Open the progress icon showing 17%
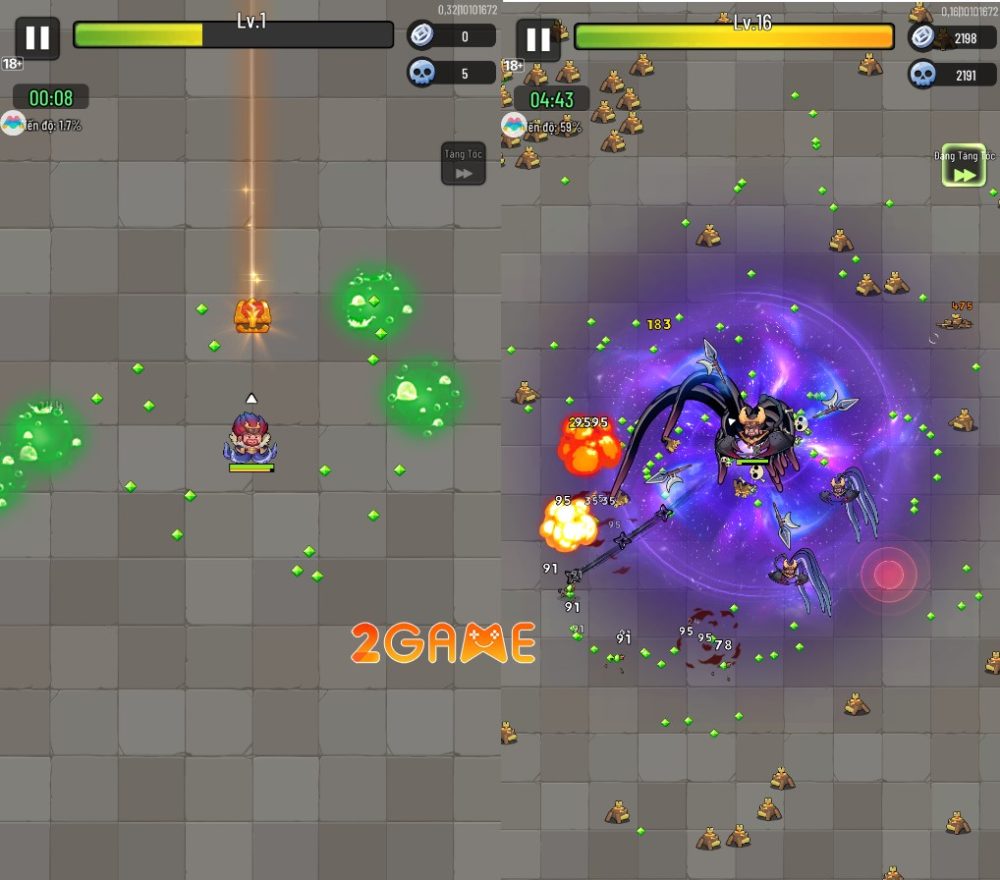The width and height of the screenshot is (1000, 880). pos(13,124)
